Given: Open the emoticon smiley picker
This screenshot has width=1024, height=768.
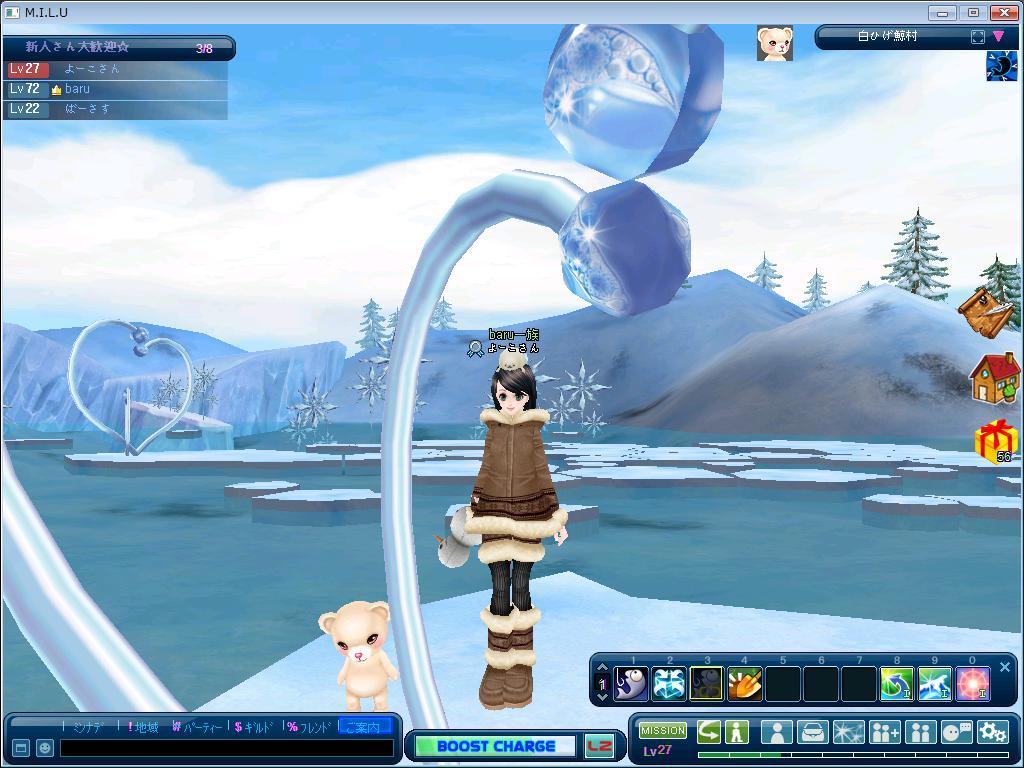Looking at the screenshot, I should (45, 748).
